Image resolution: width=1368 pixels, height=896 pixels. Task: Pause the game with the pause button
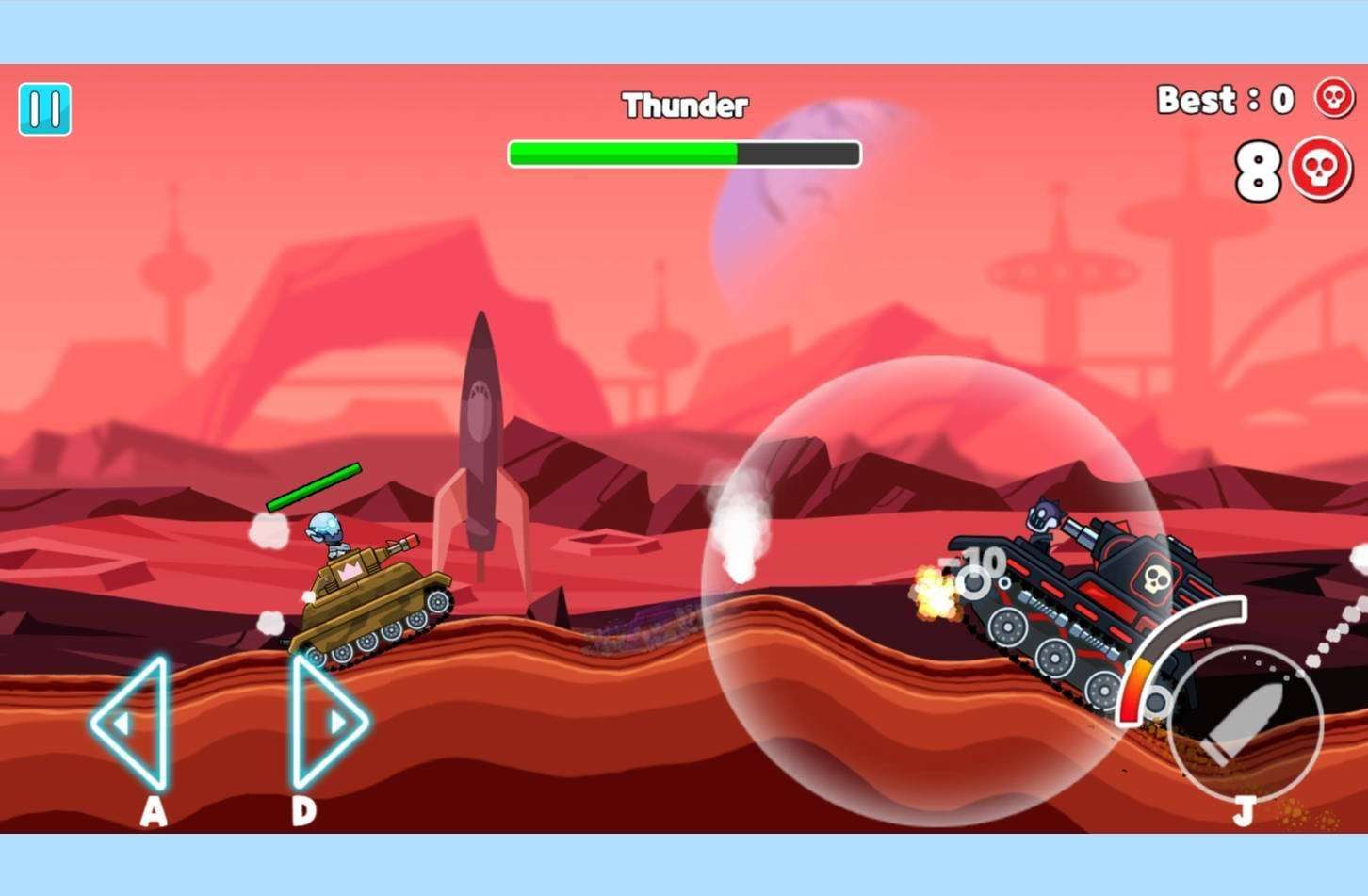click(44, 109)
